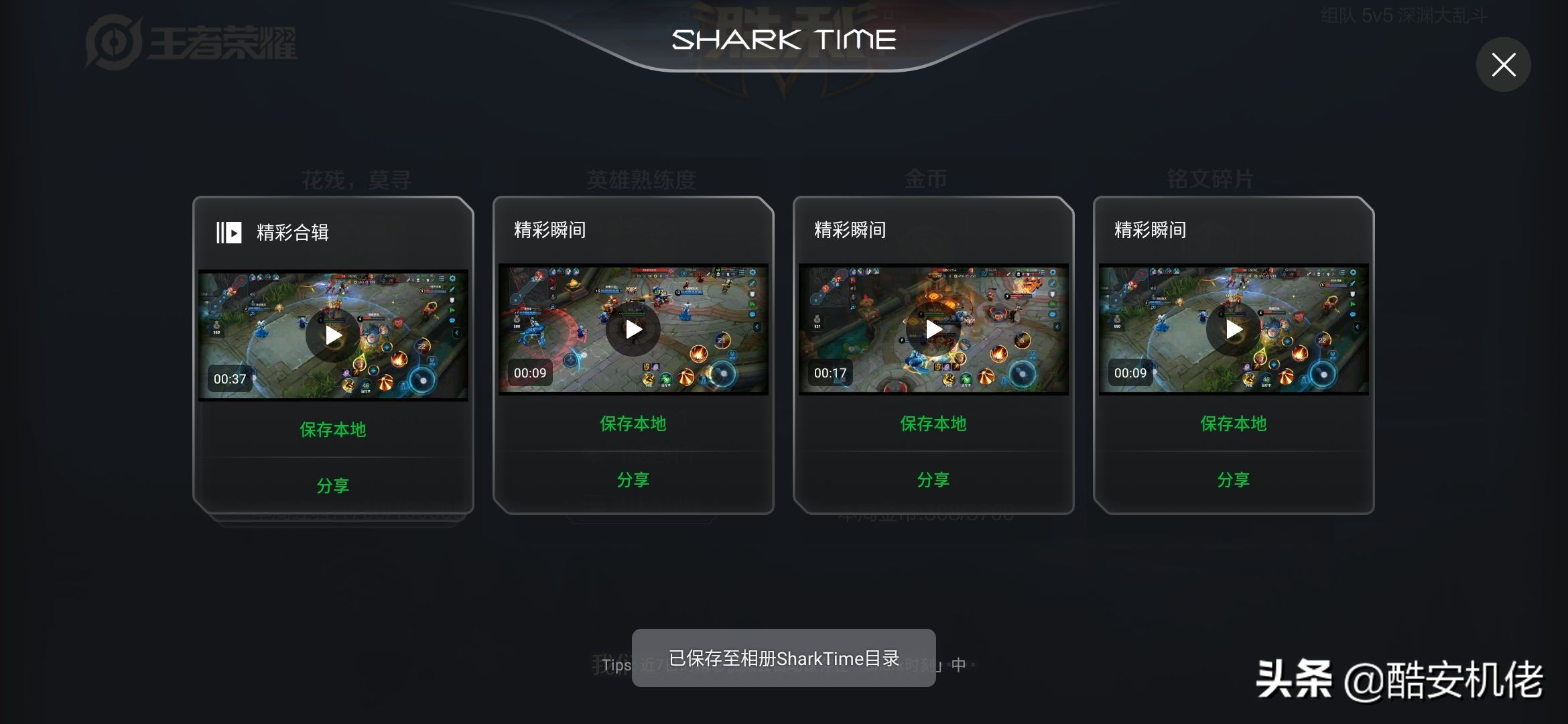
Task: Click the 精彩合辑 playlist icon on first card
Action: pyautogui.click(x=228, y=233)
